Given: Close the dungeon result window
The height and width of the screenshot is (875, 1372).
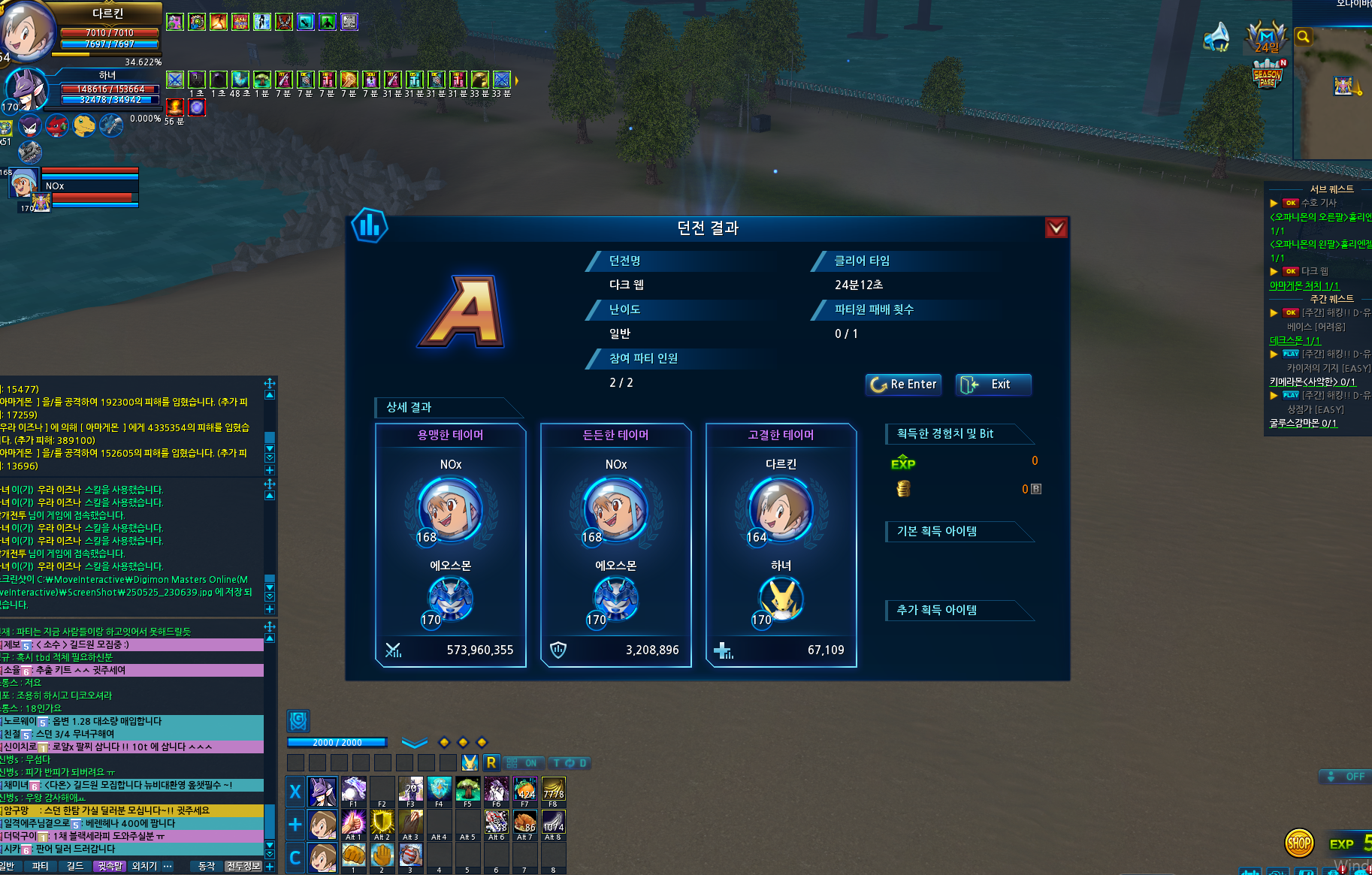Looking at the screenshot, I should coord(1056,228).
